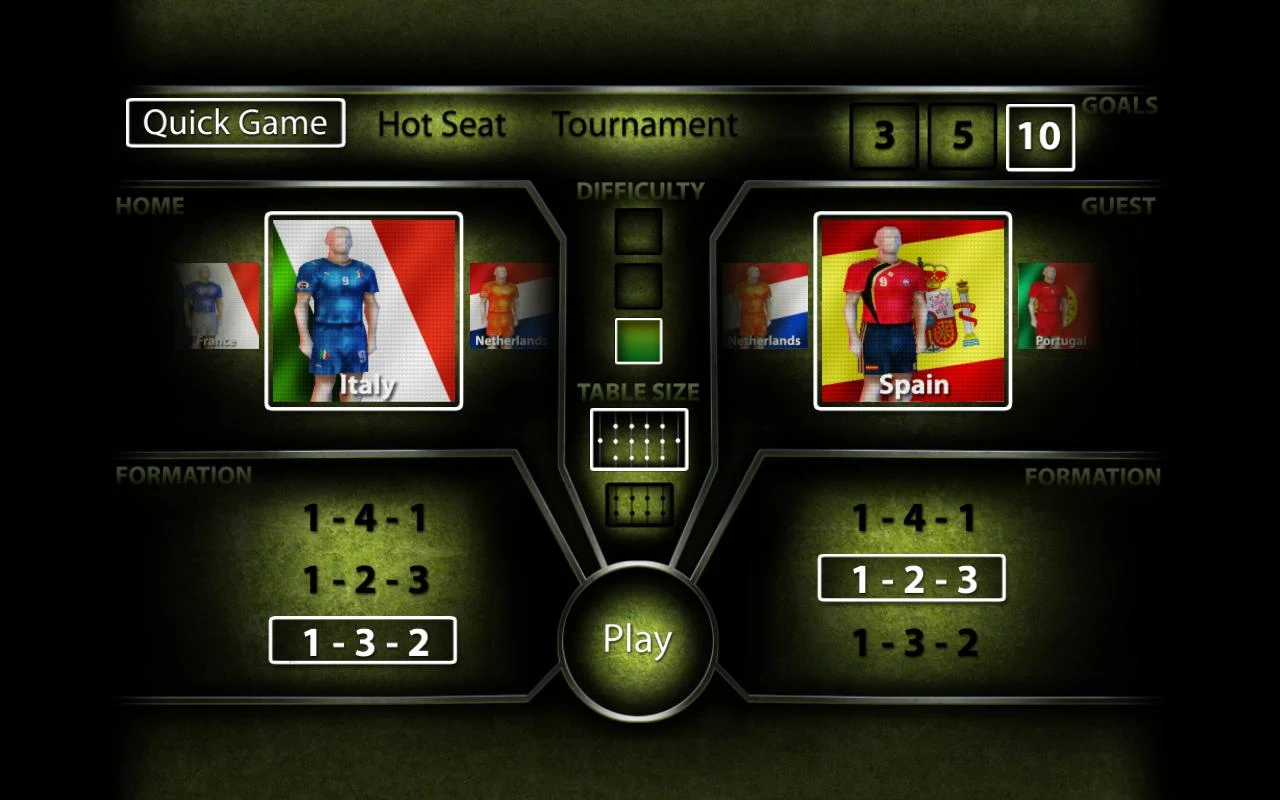This screenshot has width=1280, height=800.
Task: Click the Italy team player portrait
Action: pos(363,310)
